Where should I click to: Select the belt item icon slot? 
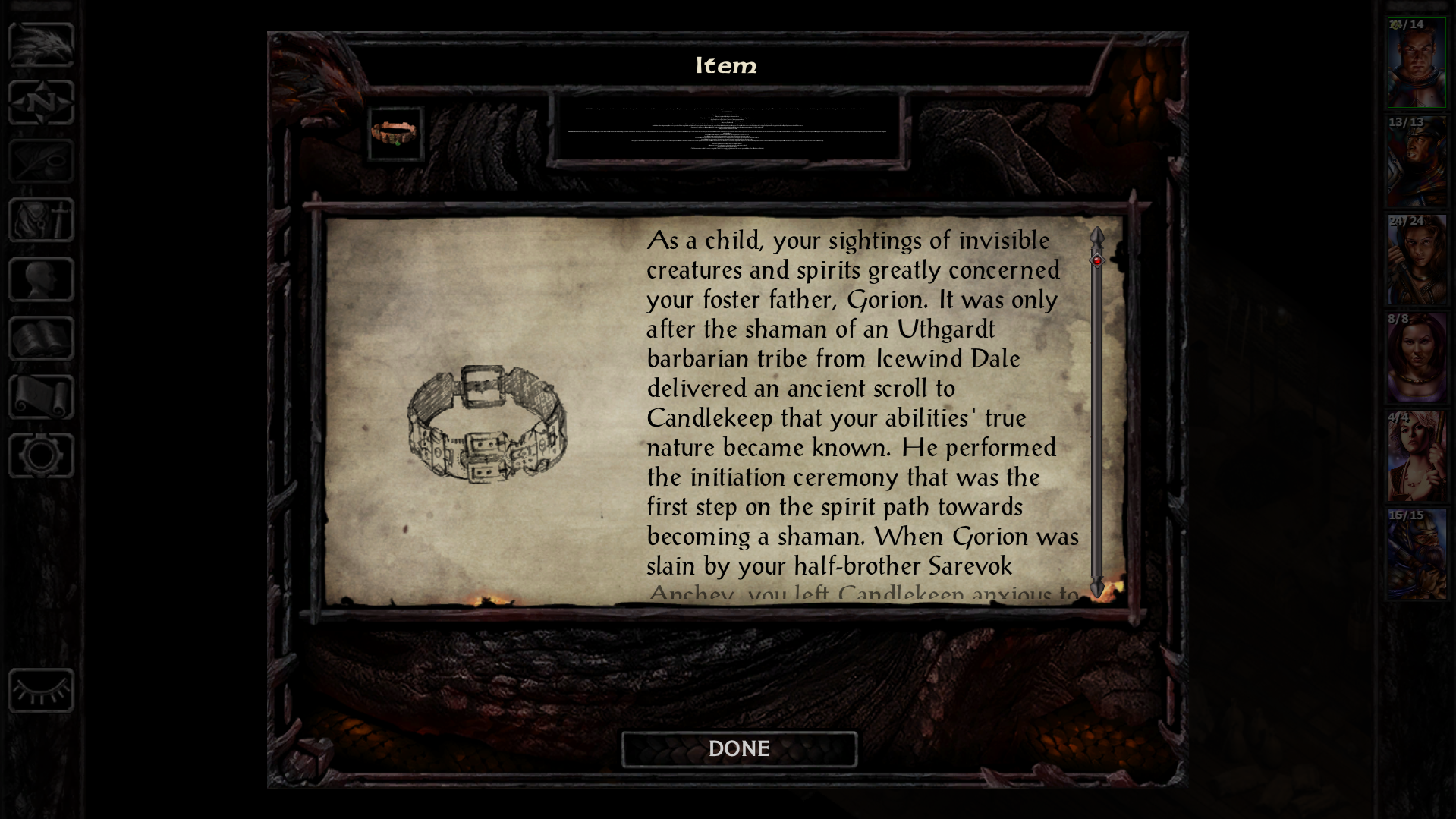395,134
